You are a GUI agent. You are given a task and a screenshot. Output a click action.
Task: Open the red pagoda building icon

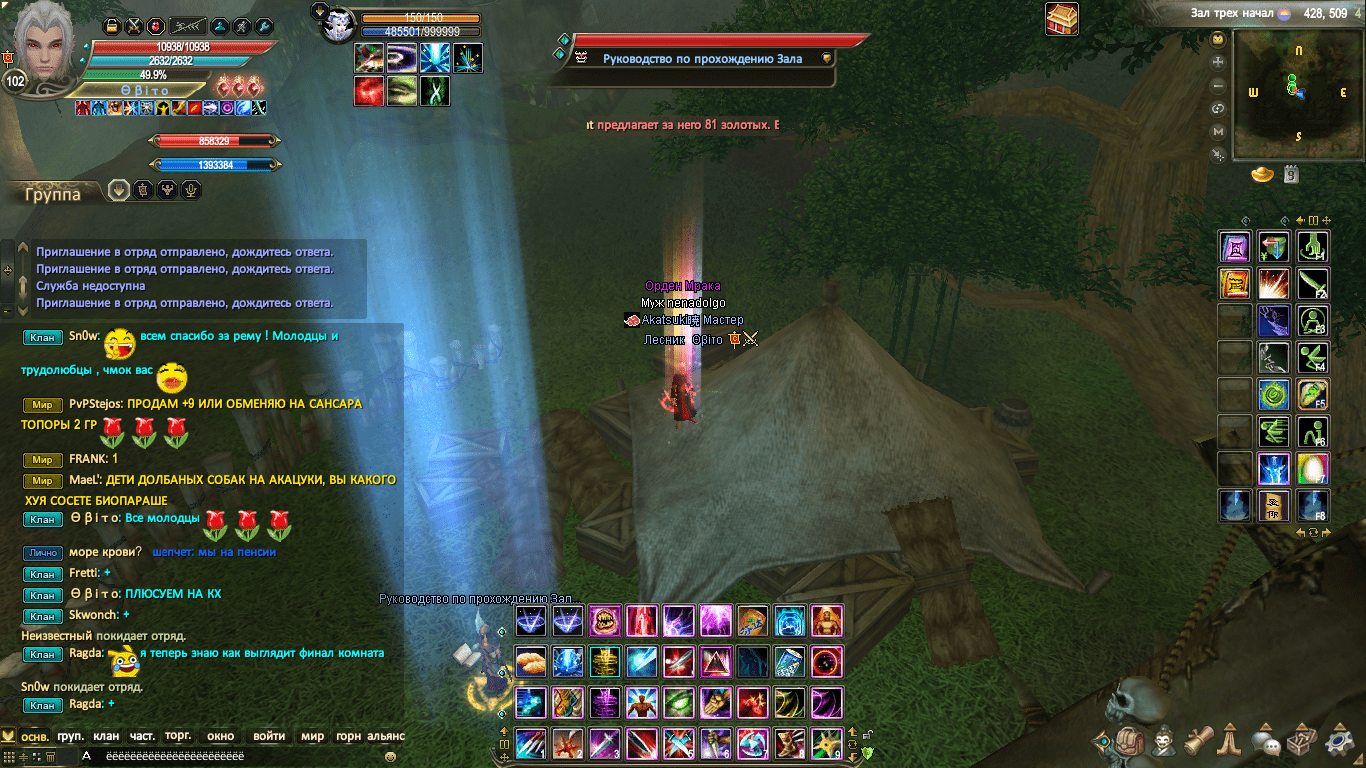point(1061,19)
